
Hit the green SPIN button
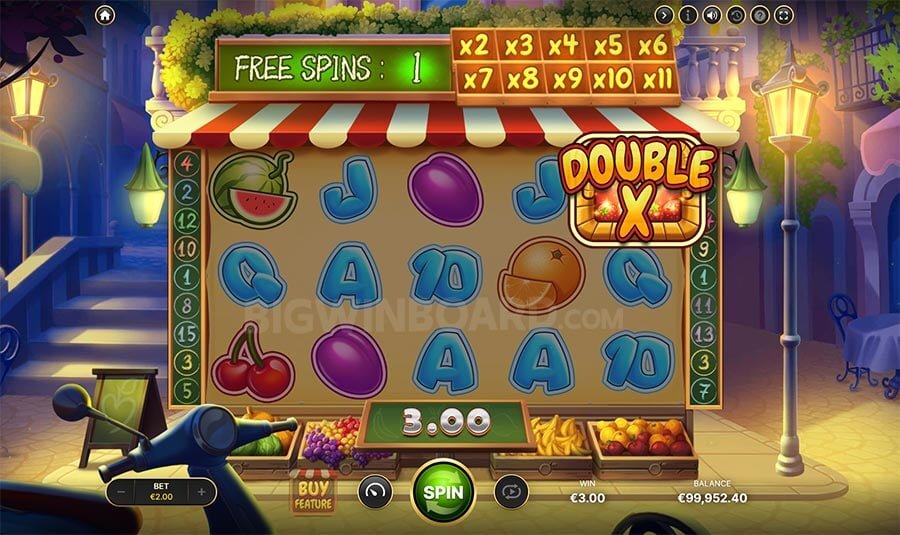[443, 492]
